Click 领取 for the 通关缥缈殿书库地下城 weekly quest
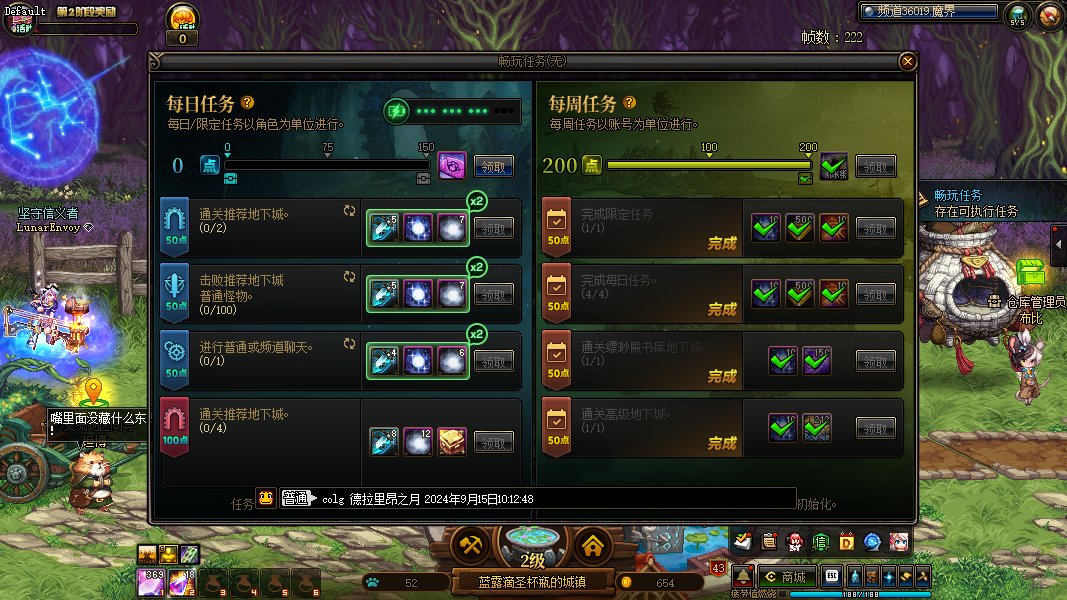The width and height of the screenshot is (1067, 600). pyautogui.click(x=876, y=362)
